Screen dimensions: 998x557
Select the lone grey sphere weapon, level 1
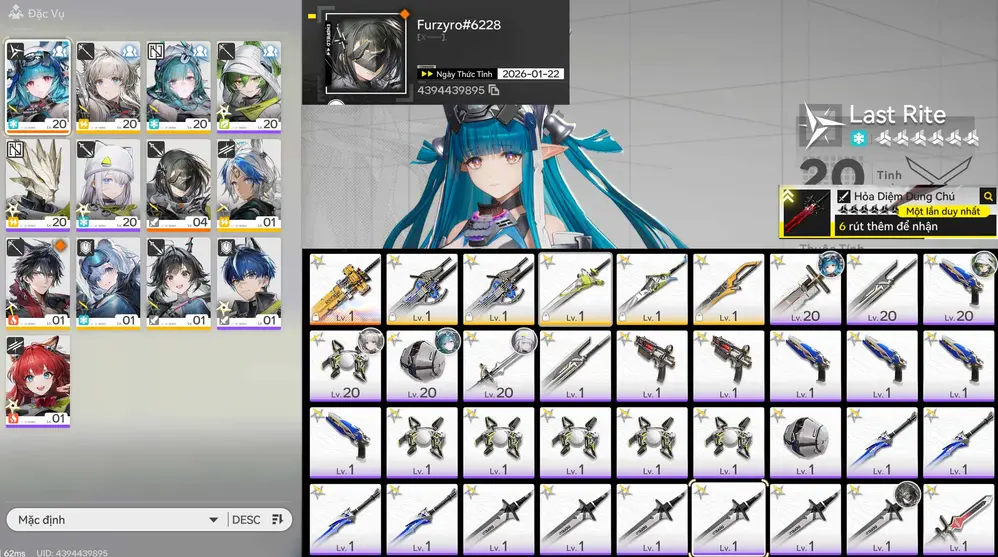click(x=806, y=441)
